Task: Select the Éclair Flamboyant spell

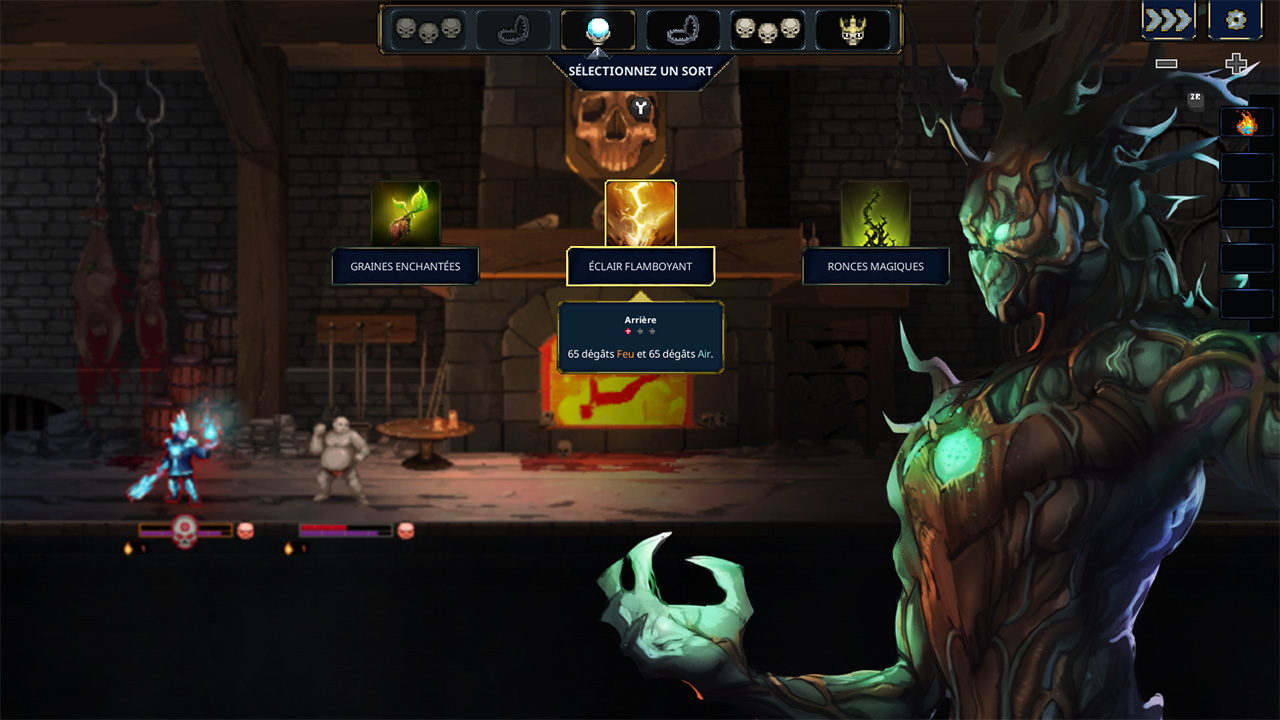Action: [640, 267]
